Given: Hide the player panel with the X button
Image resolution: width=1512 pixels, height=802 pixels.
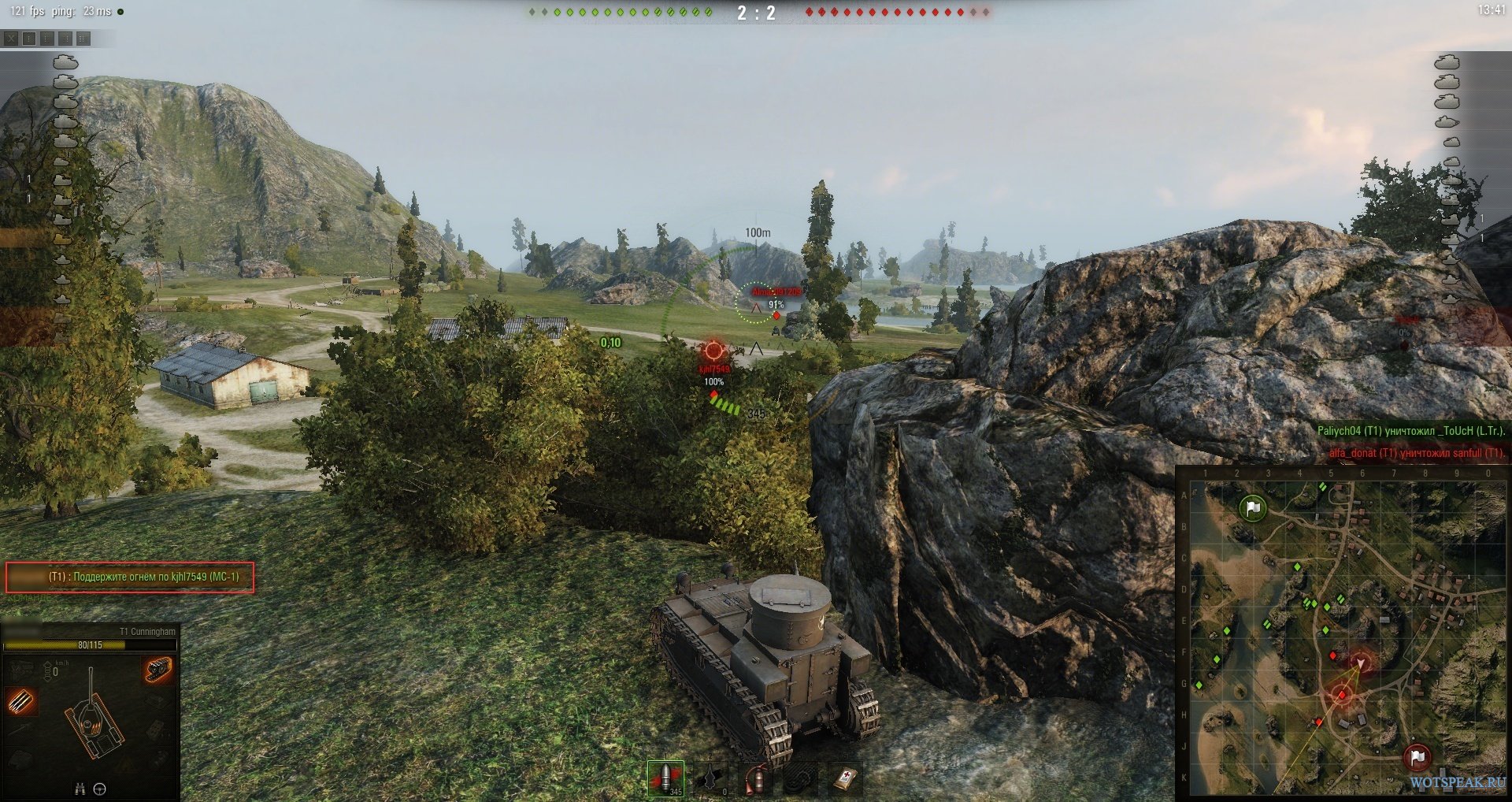Looking at the screenshot, I should pyautogui.click(x=11, y=38).
